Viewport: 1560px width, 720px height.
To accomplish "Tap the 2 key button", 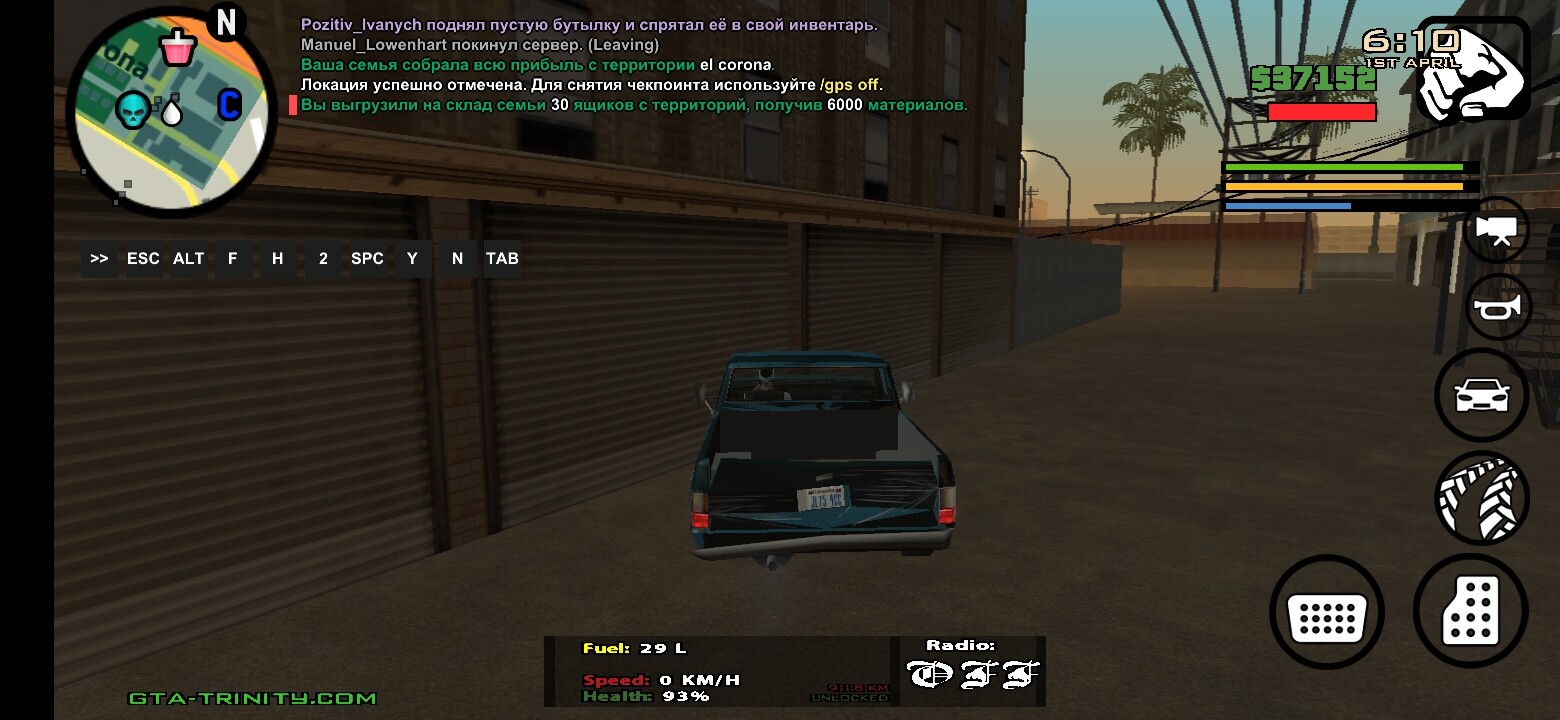I will tap(323, 258).
